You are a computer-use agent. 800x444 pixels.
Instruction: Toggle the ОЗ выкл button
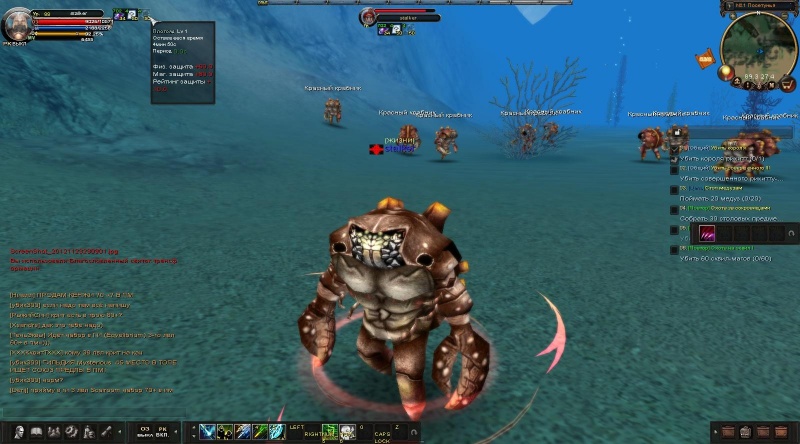[x=144, y=432]
